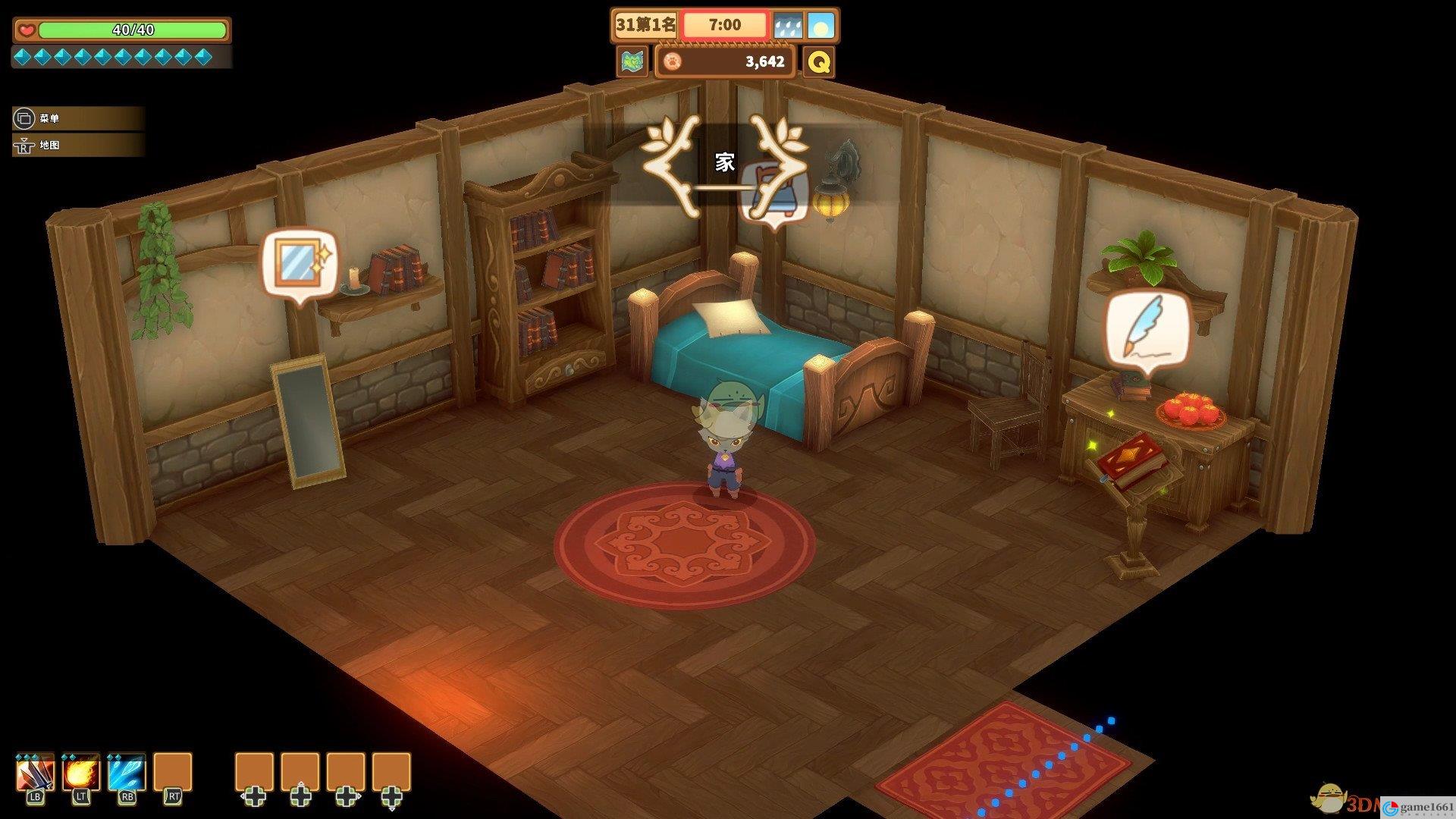Image resolution: width=1456 pixels, height=819 pixels.
Task: Open the yellow Q quest button
Action: coord(819,61)
